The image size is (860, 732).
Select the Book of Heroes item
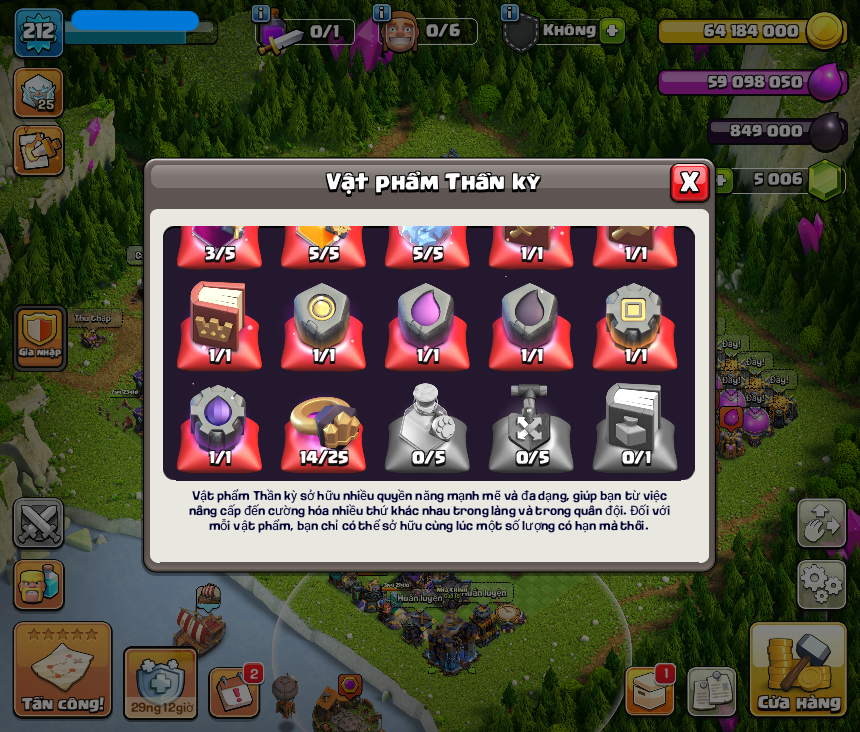[219, 323]
